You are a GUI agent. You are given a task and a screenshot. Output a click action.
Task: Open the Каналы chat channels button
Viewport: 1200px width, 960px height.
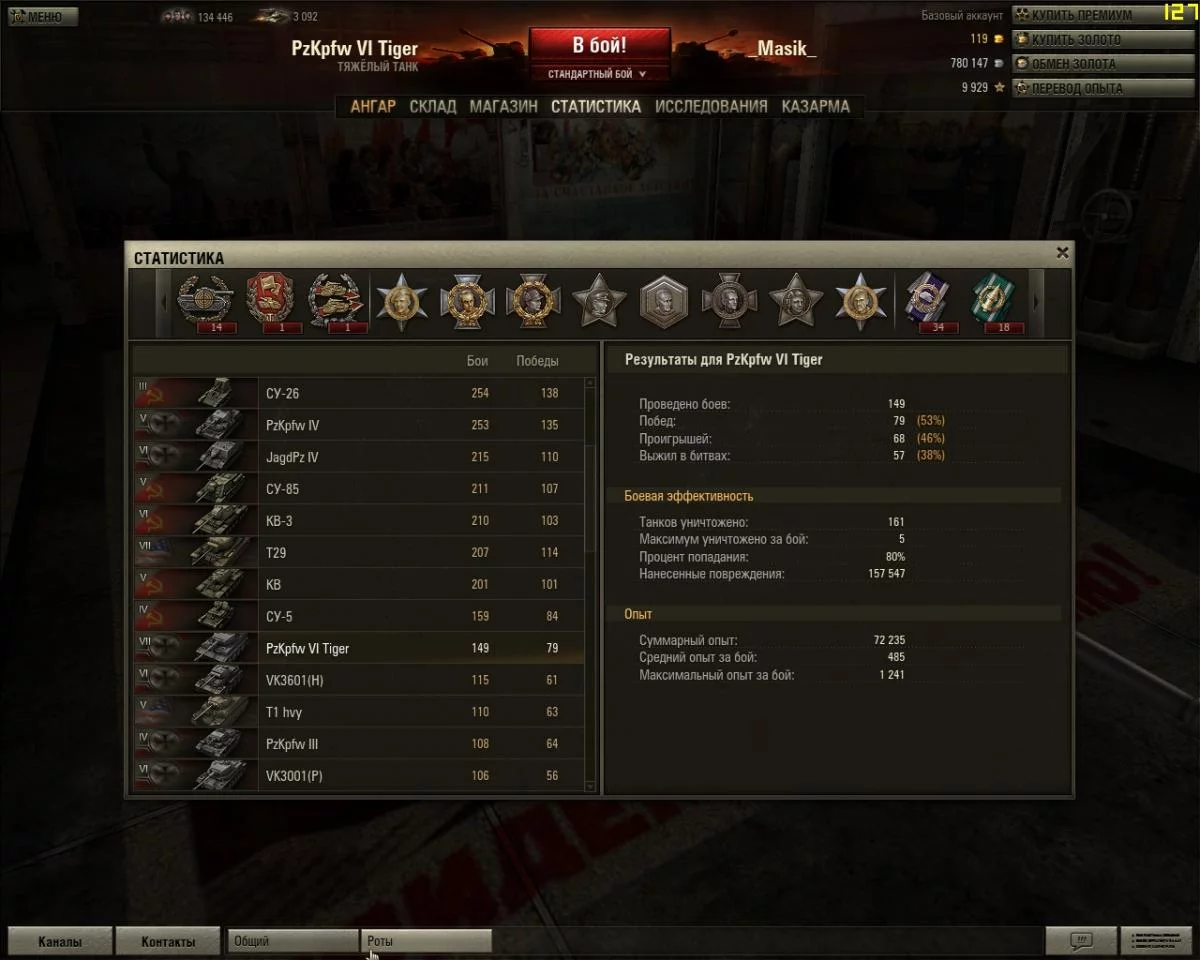[60, 941]
